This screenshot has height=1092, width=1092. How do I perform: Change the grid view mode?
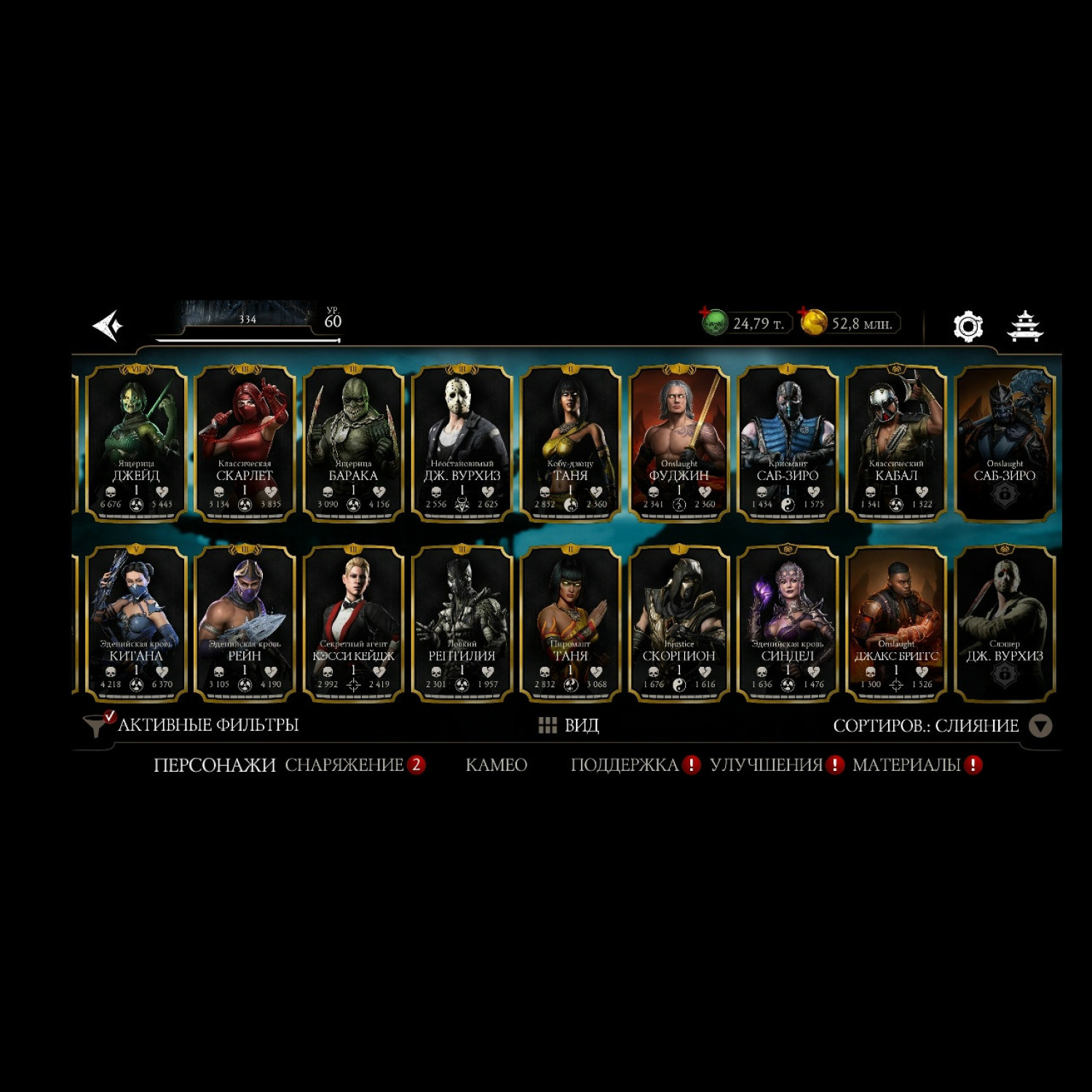(x=569, y=725)
